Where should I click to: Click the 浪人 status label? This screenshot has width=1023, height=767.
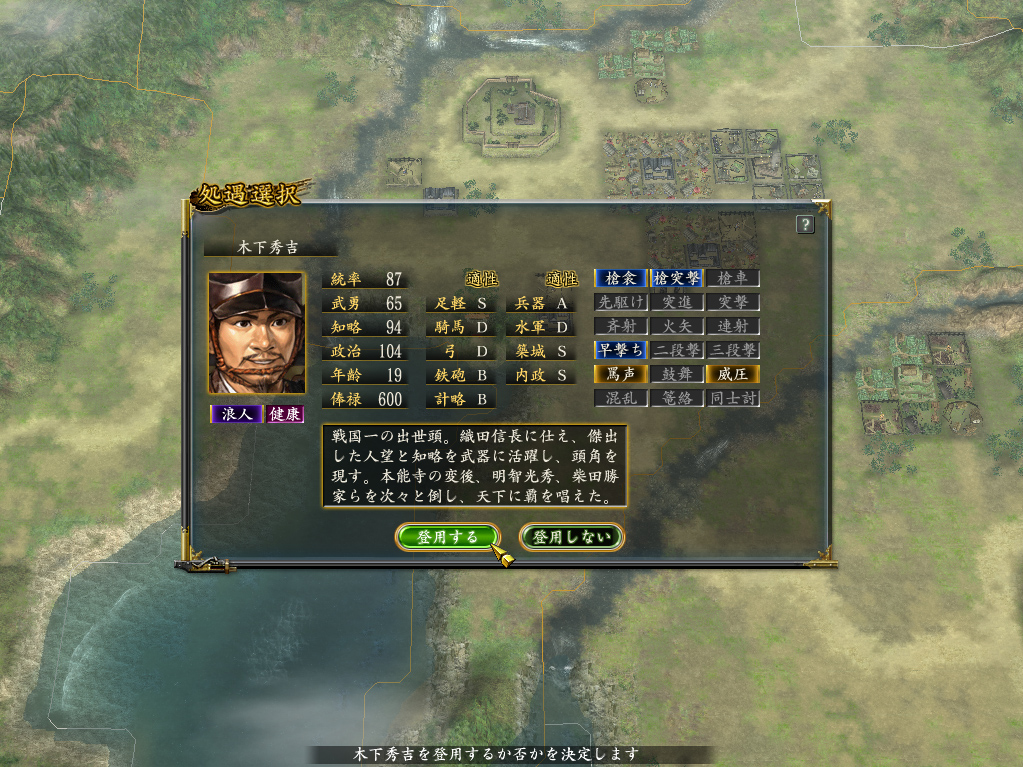236,414
